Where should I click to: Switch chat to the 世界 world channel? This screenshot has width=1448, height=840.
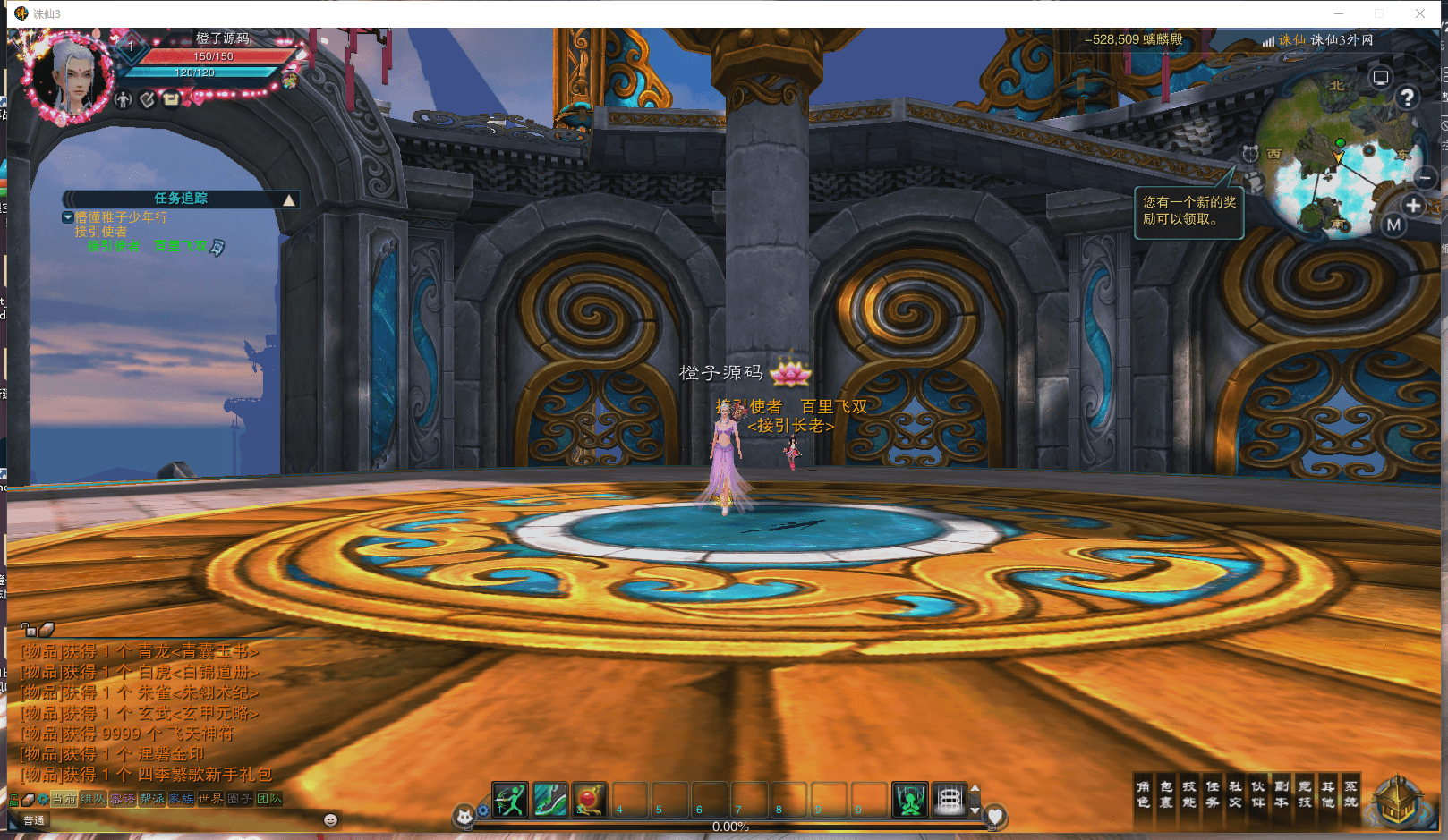[210, 799]
